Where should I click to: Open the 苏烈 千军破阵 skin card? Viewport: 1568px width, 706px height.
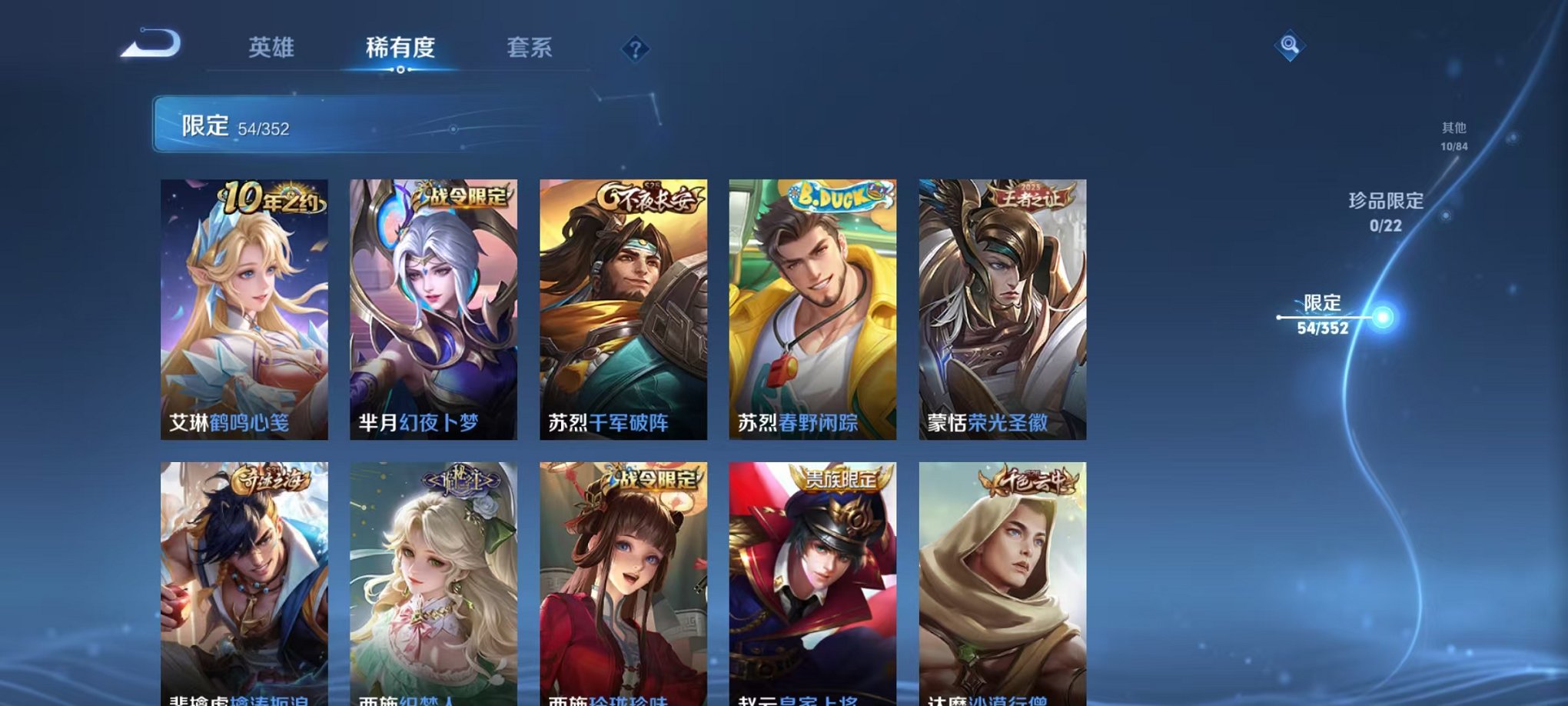(x=624, y=308)
